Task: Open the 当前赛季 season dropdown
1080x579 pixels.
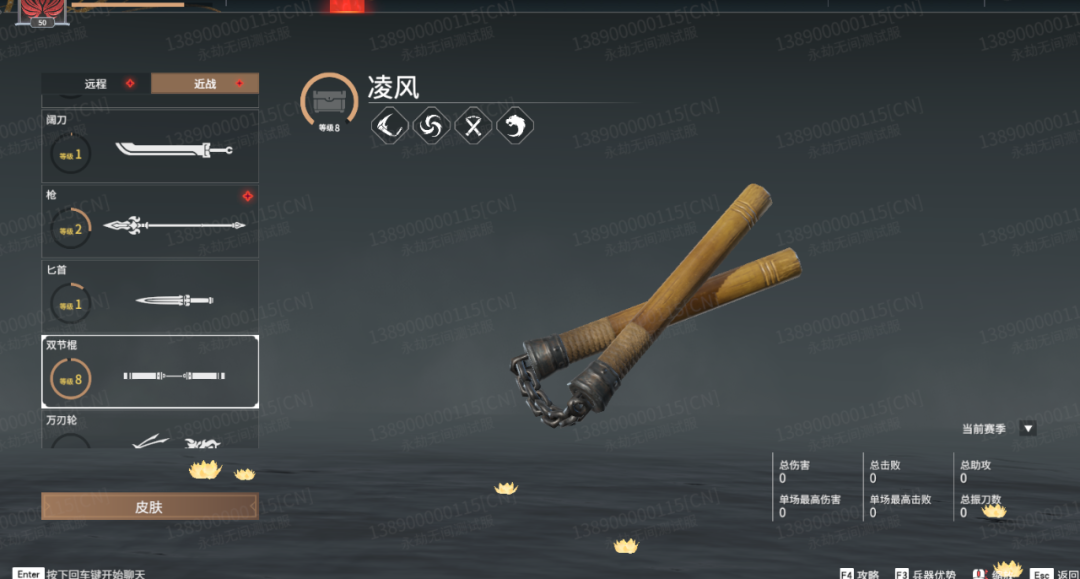Action: point(1027,429)
